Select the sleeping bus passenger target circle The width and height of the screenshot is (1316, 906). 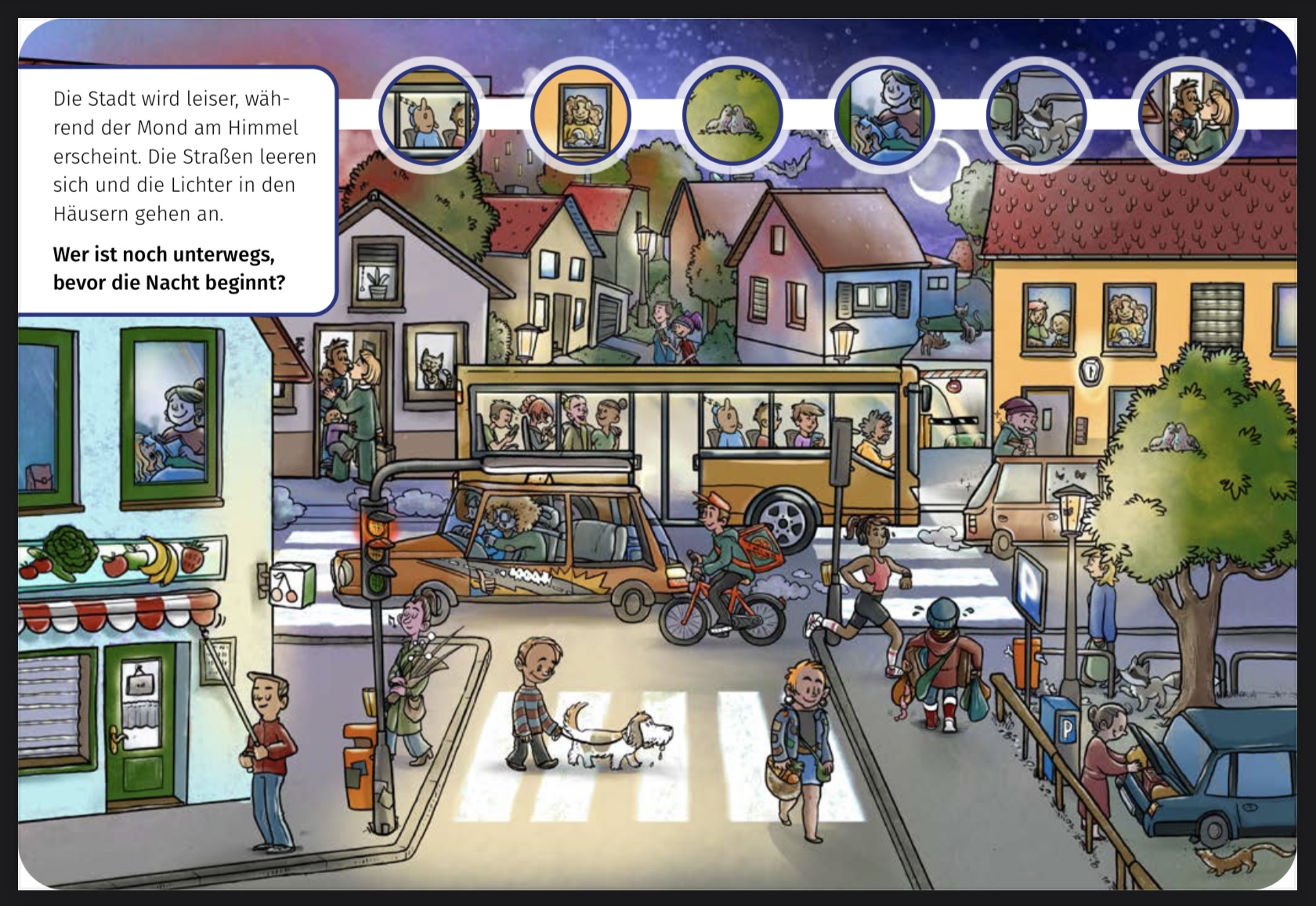click(428, 115)
